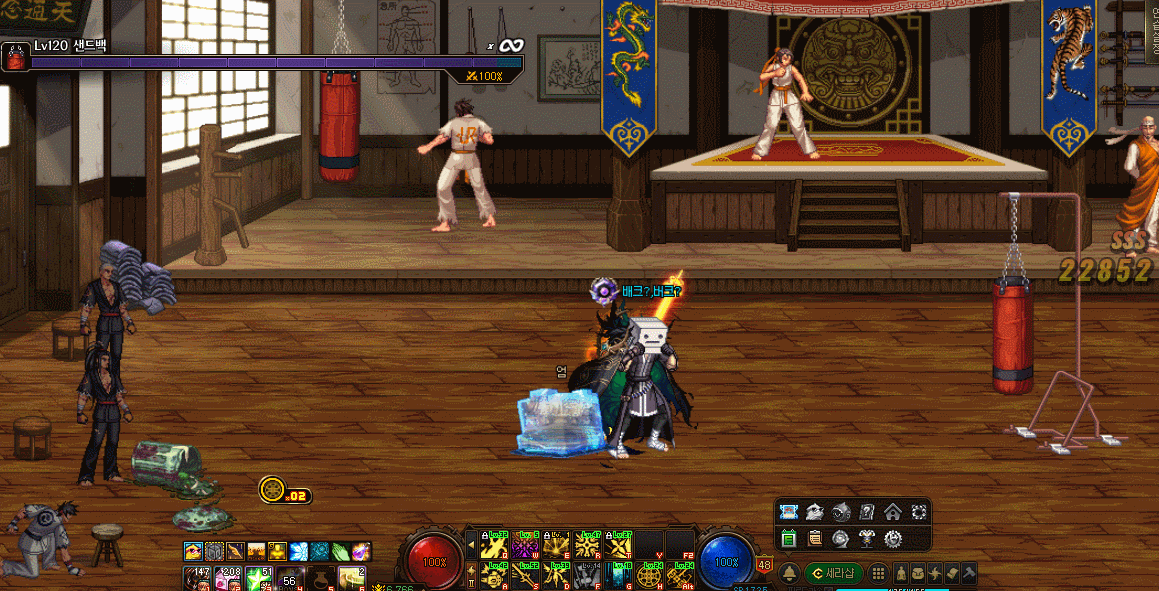The width and height of the screenshot is (1159, 591).
Task: Activate the Lv.47 skill on R
Action: [588, 546]
